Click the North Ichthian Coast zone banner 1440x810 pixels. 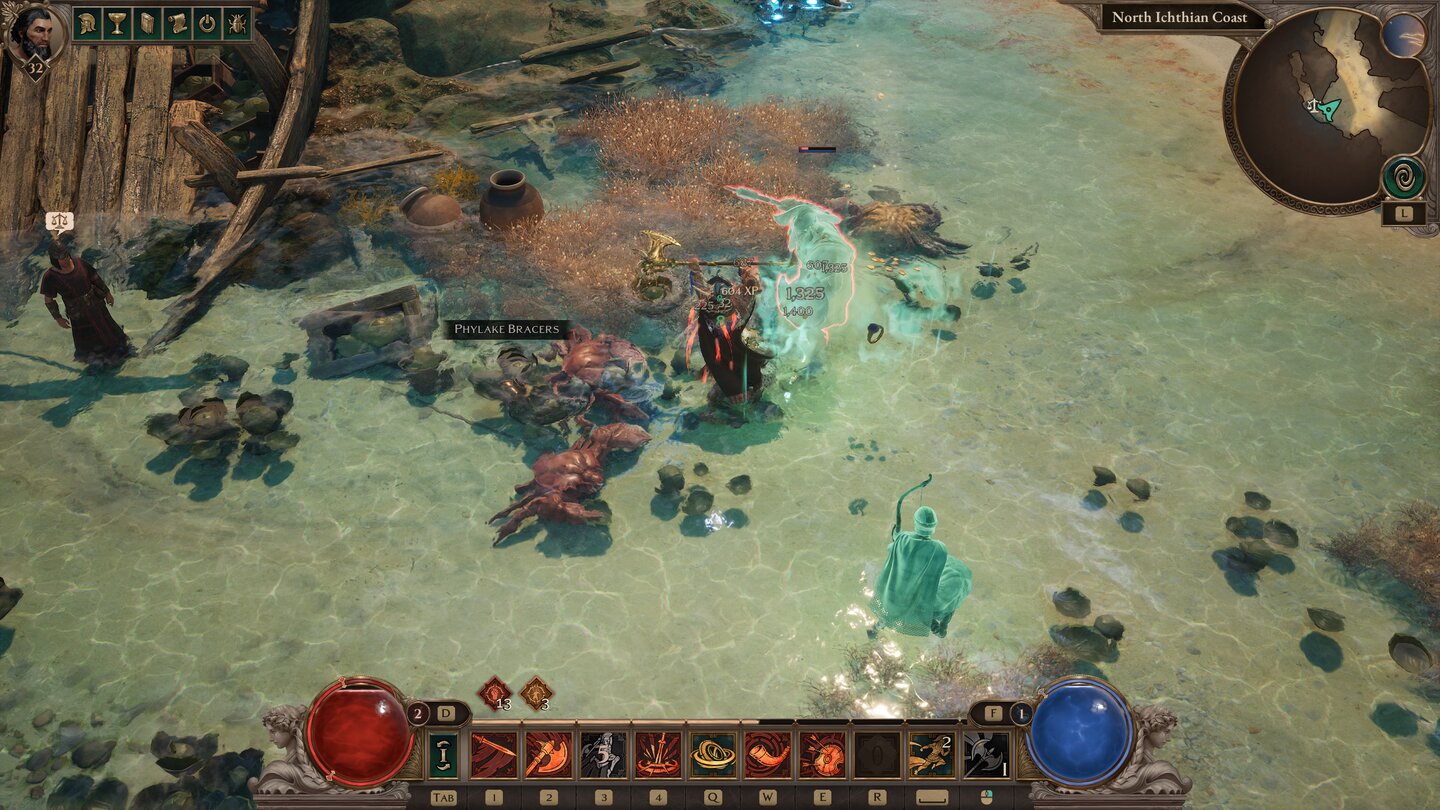[x=1178, y=18]
